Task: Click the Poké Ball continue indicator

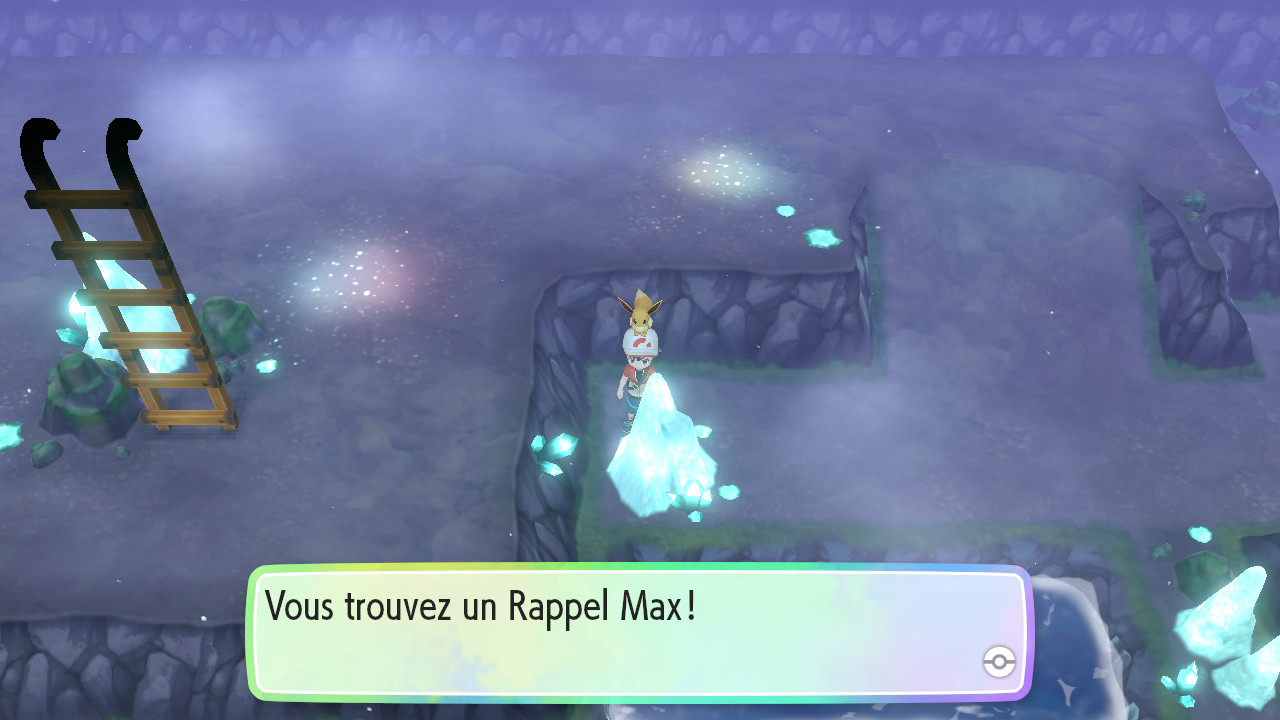Action: (999, 661)
